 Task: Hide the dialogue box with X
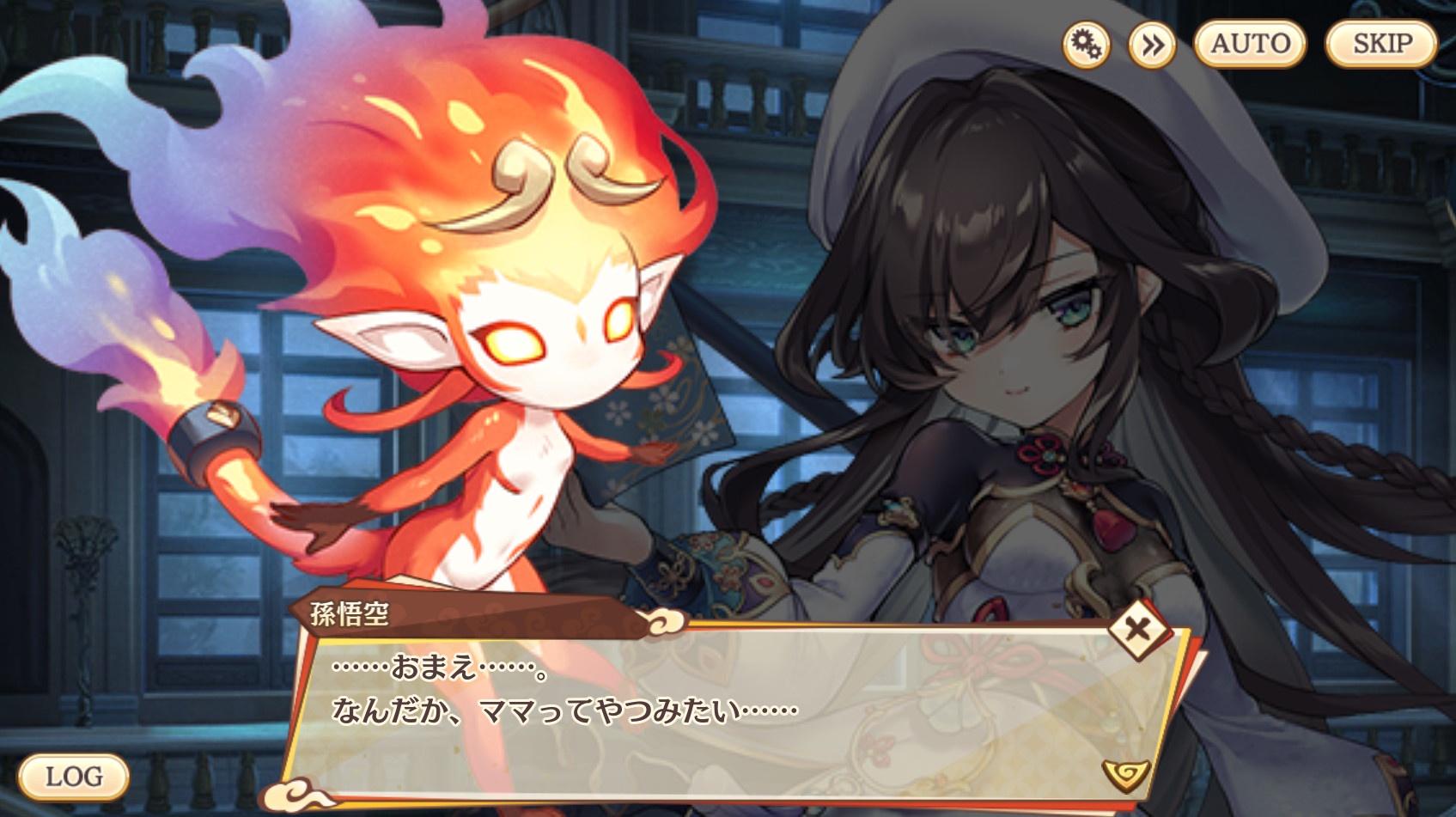1137,630
